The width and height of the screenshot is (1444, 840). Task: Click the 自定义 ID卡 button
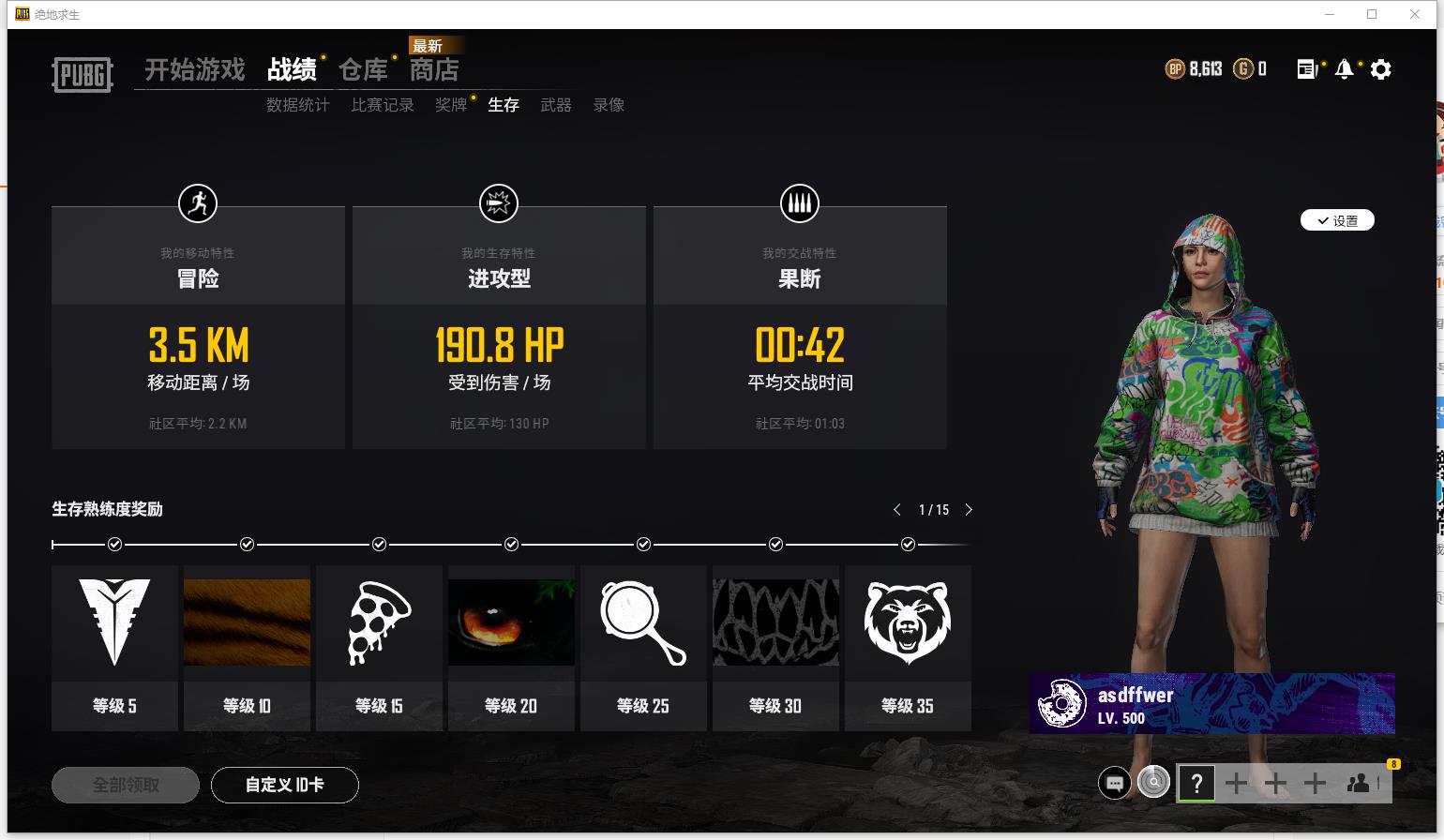285,785
